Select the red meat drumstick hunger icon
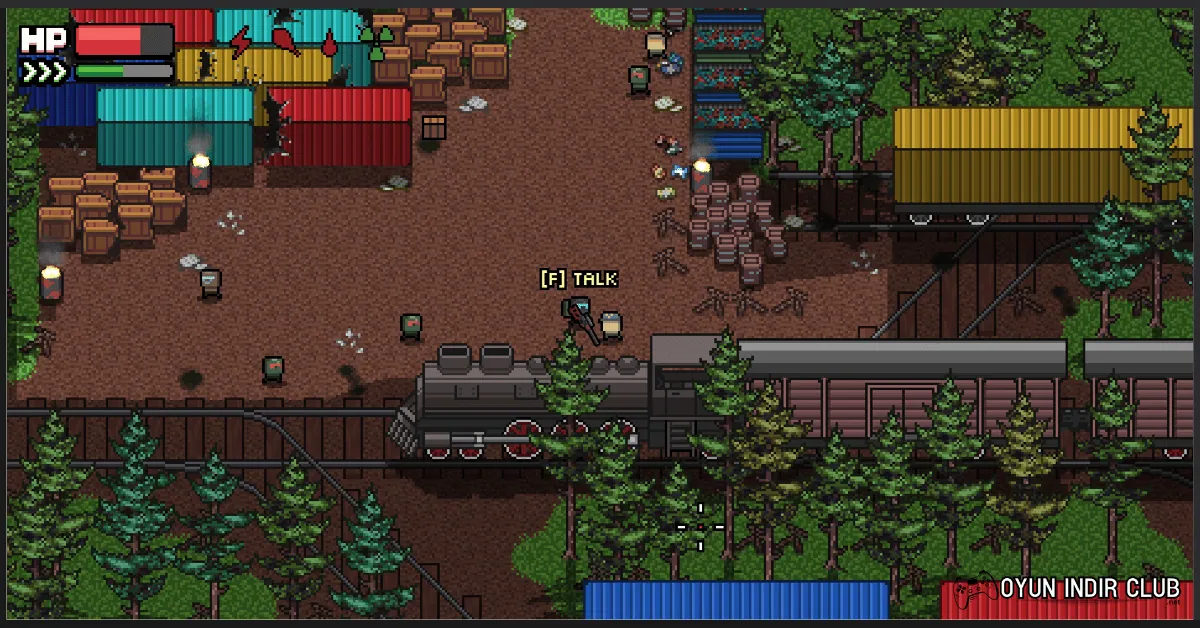1200x628 pixels. pyautogui.click(x=285, y=41)
